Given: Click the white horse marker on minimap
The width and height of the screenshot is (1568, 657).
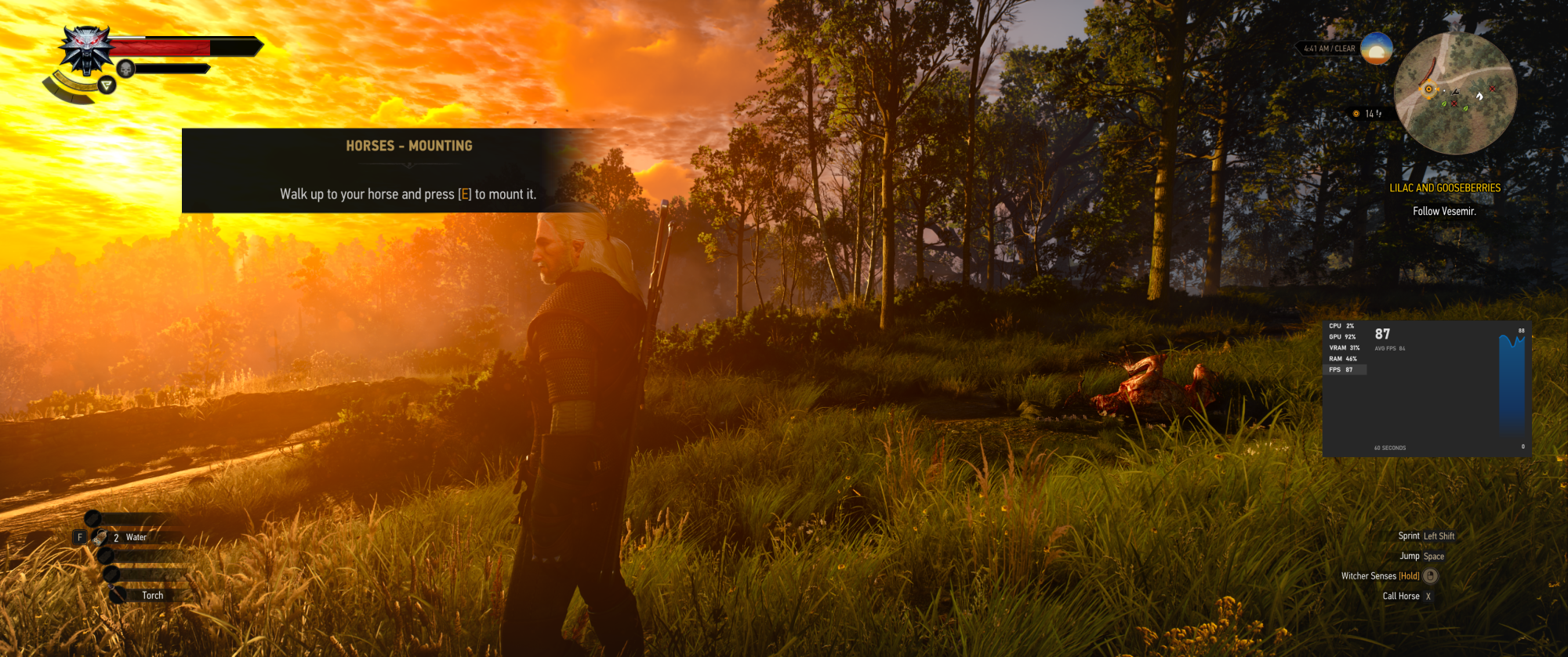Looking at the screenshot, I should pyautogui.click(x=1479, y=96).
